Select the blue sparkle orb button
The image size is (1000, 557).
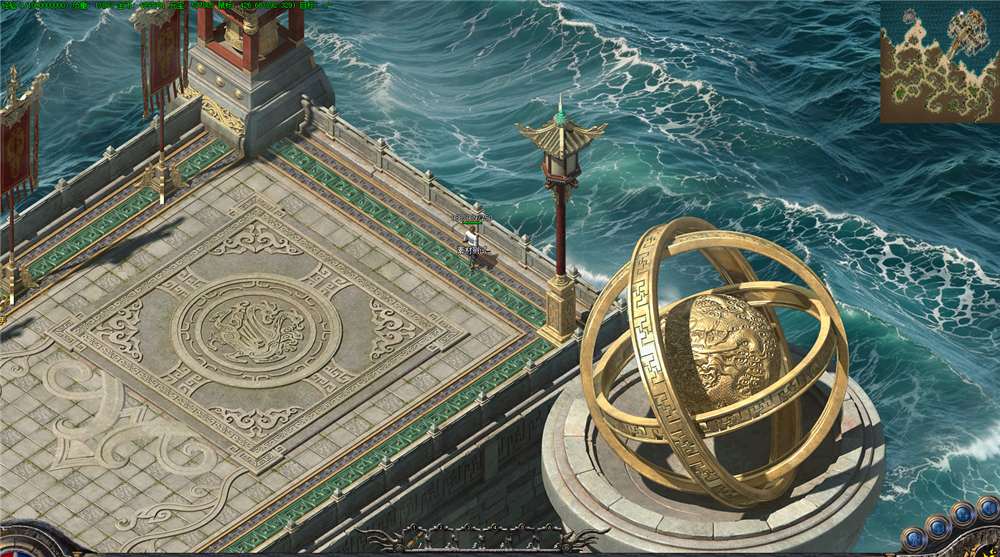963,514
